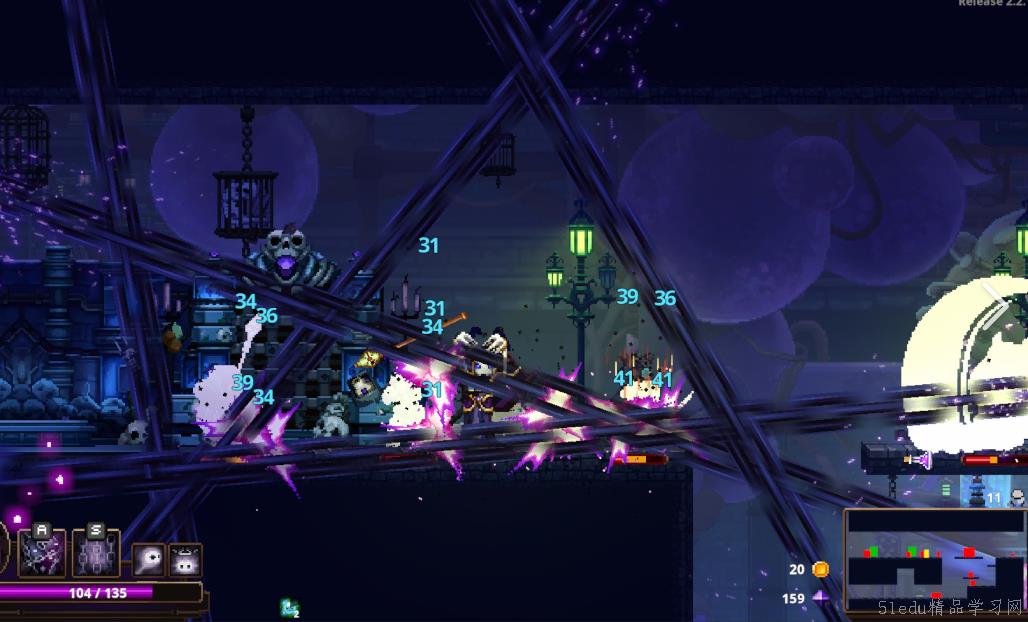Select the horned fluffy creature icon
1028x622 pixels.
(x=185, y=560)
